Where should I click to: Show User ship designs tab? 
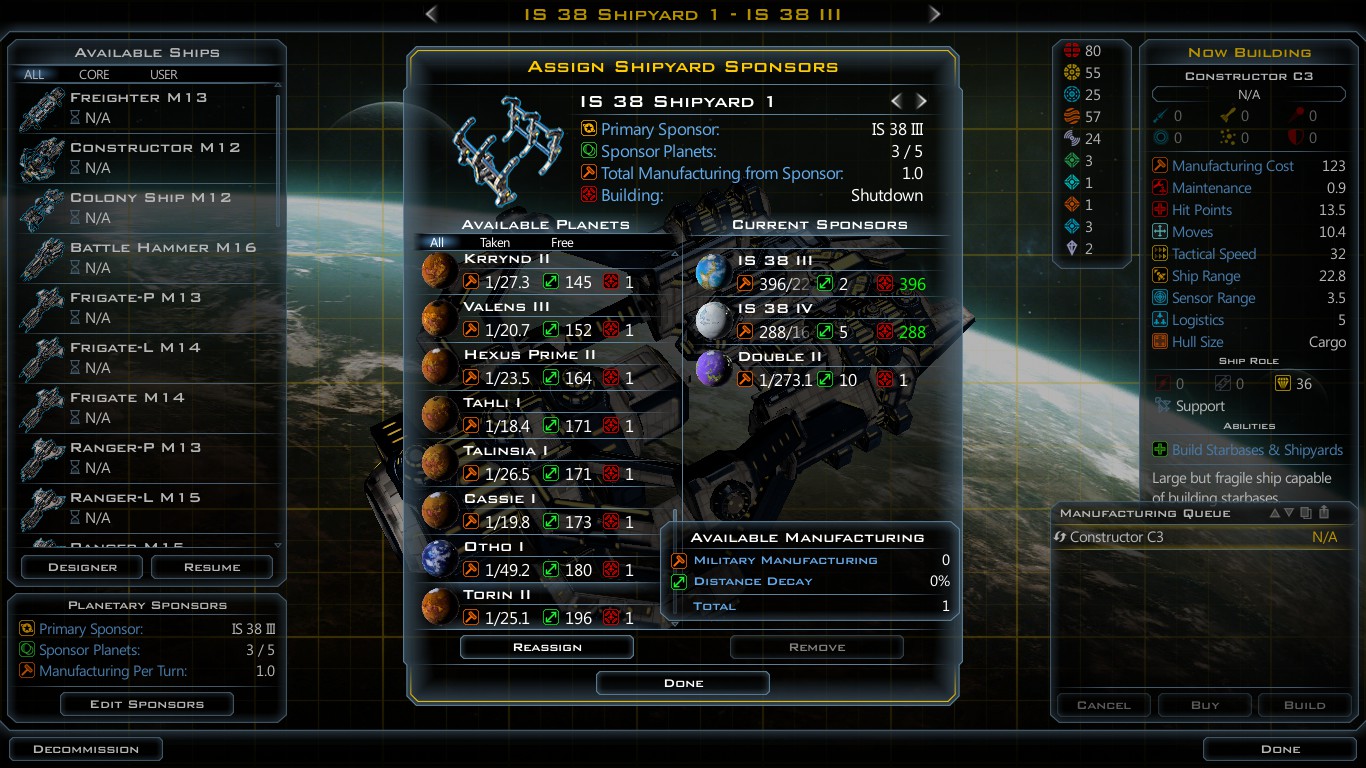163,74
